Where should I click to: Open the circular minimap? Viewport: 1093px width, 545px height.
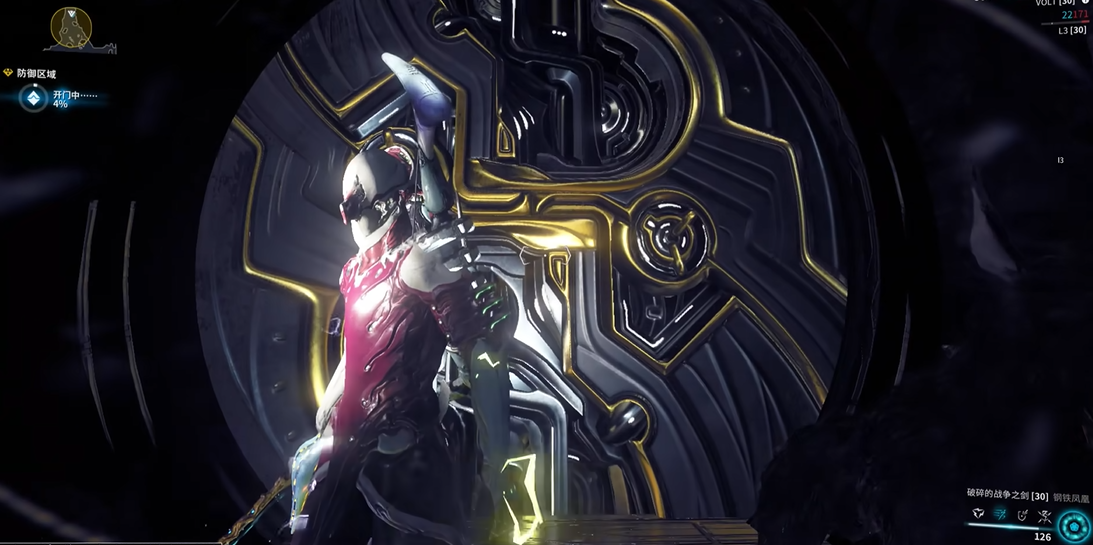[x=71, y=28]
